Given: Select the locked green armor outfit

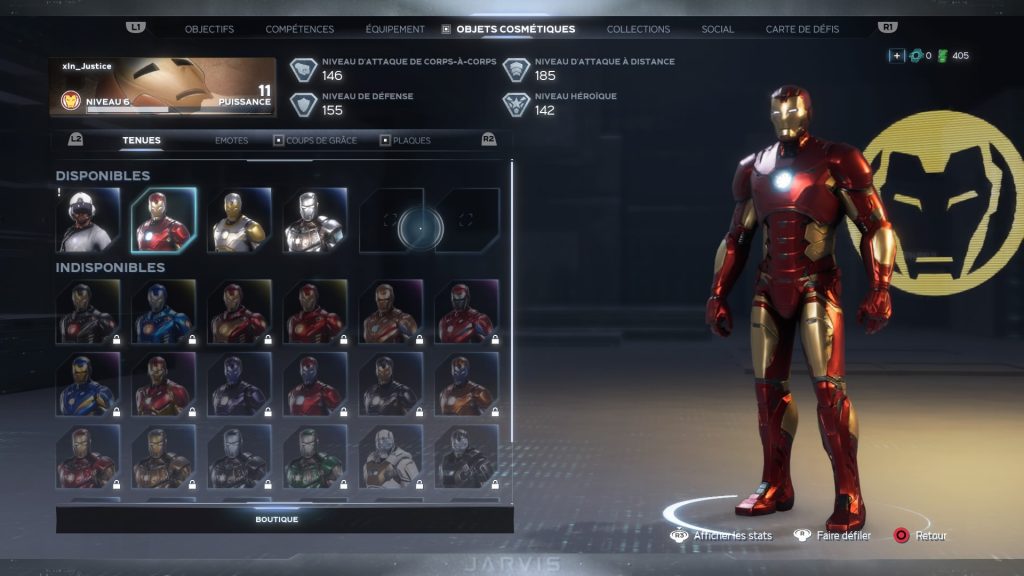Looking at the screenshot, I should [x=315, y=457].
